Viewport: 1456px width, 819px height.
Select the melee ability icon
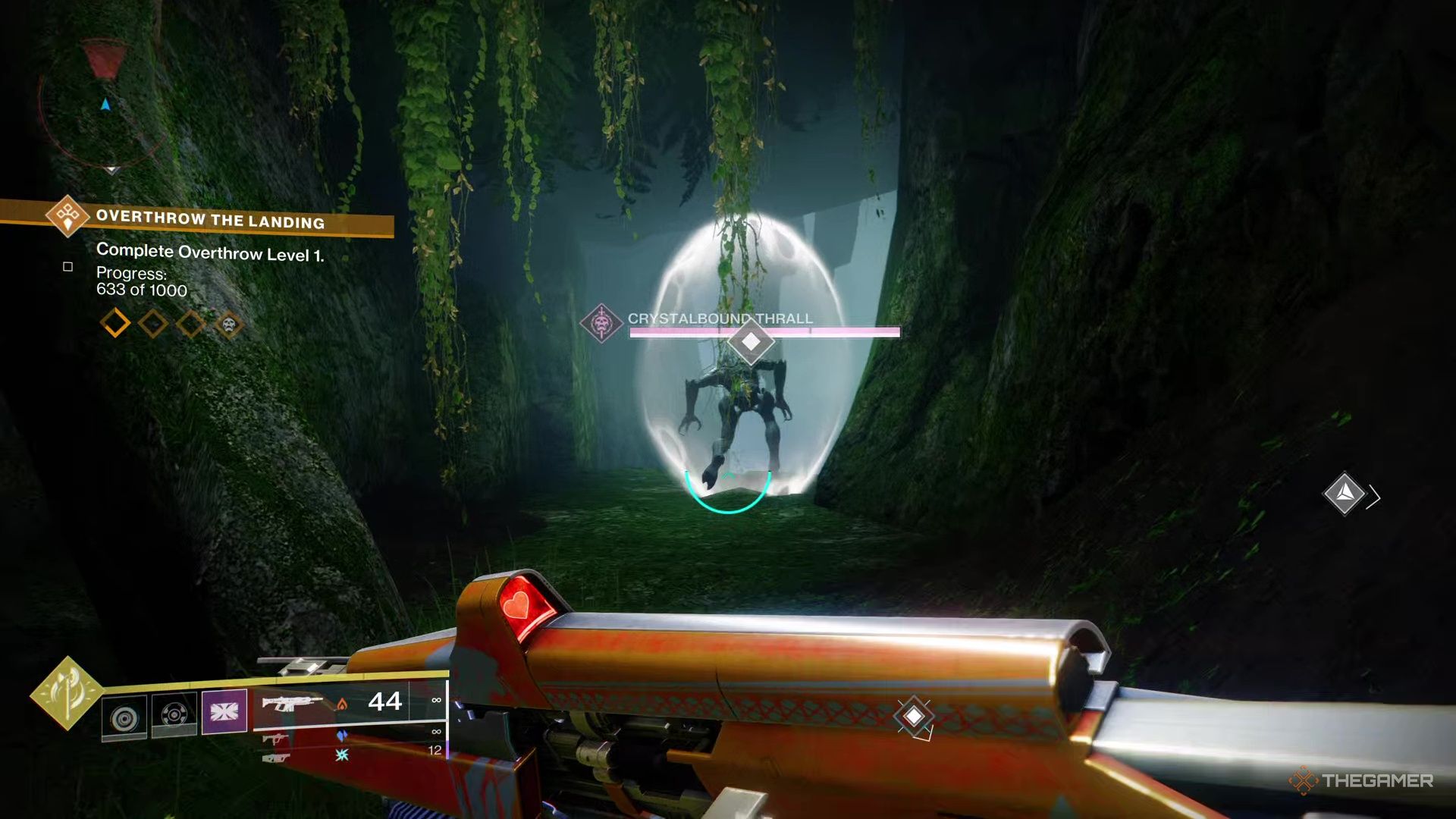click(x=177, y=712)
